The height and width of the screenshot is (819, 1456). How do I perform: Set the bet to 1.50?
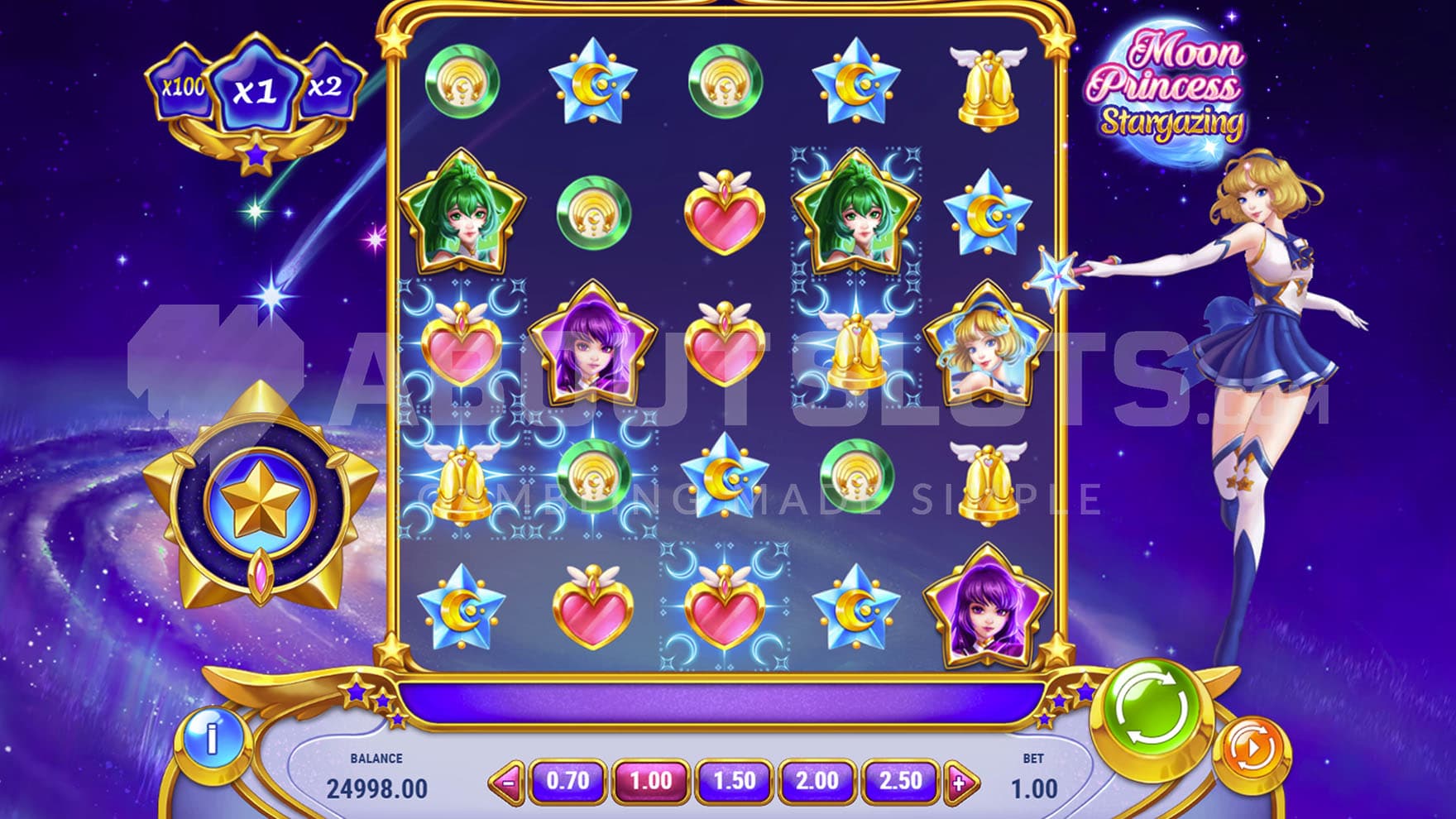tap(734, 781)
